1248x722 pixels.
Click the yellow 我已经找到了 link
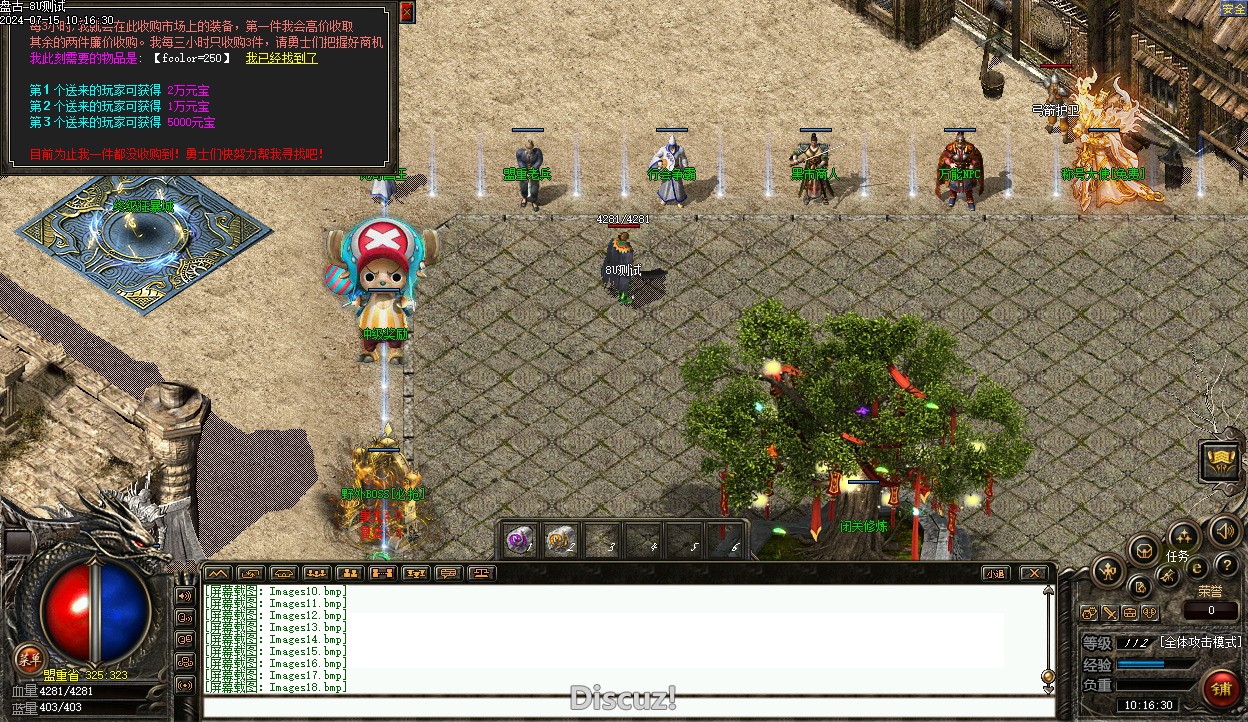pos(281,58)
